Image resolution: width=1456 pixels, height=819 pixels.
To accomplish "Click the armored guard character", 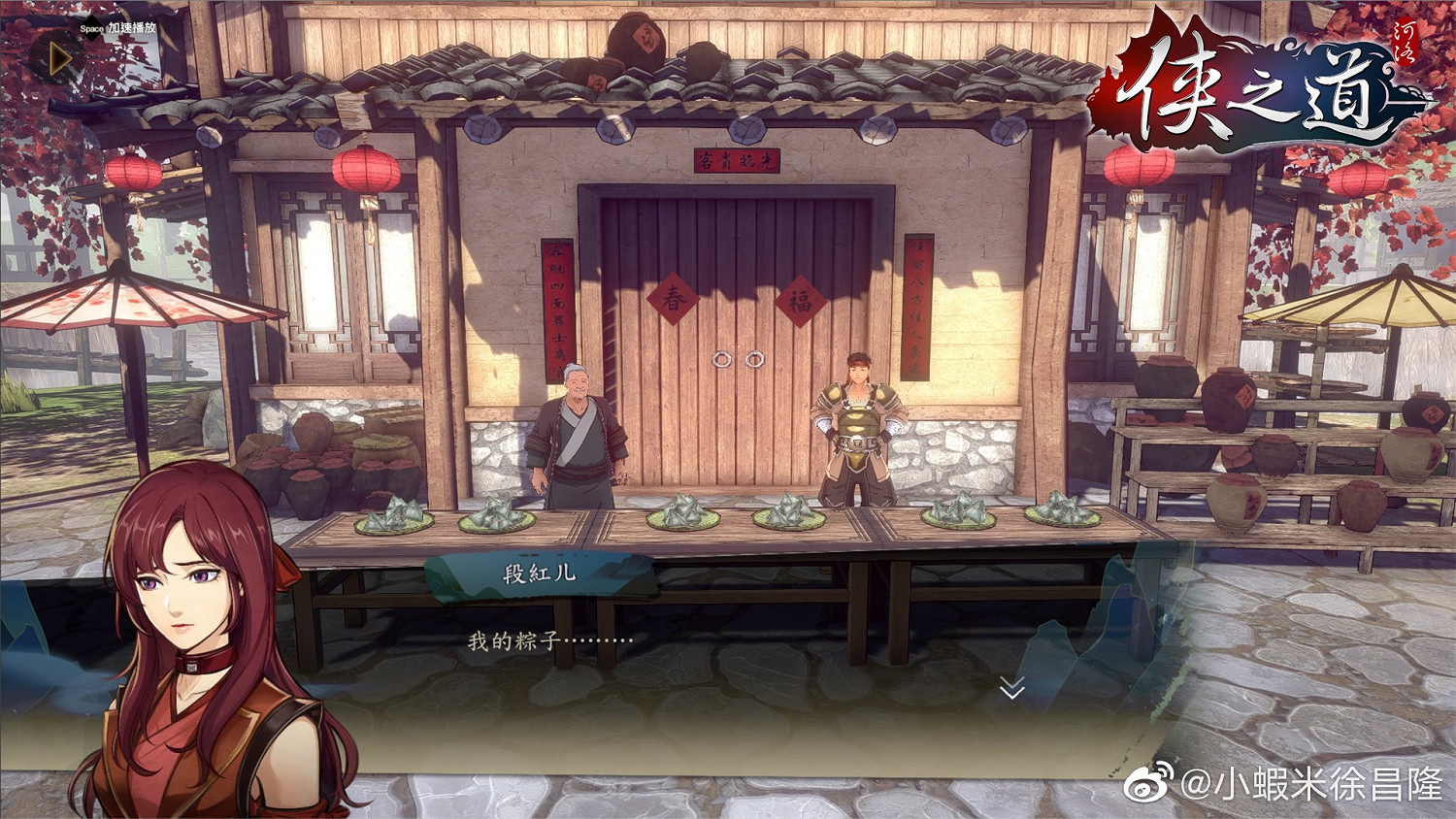I will click(858, 422).
